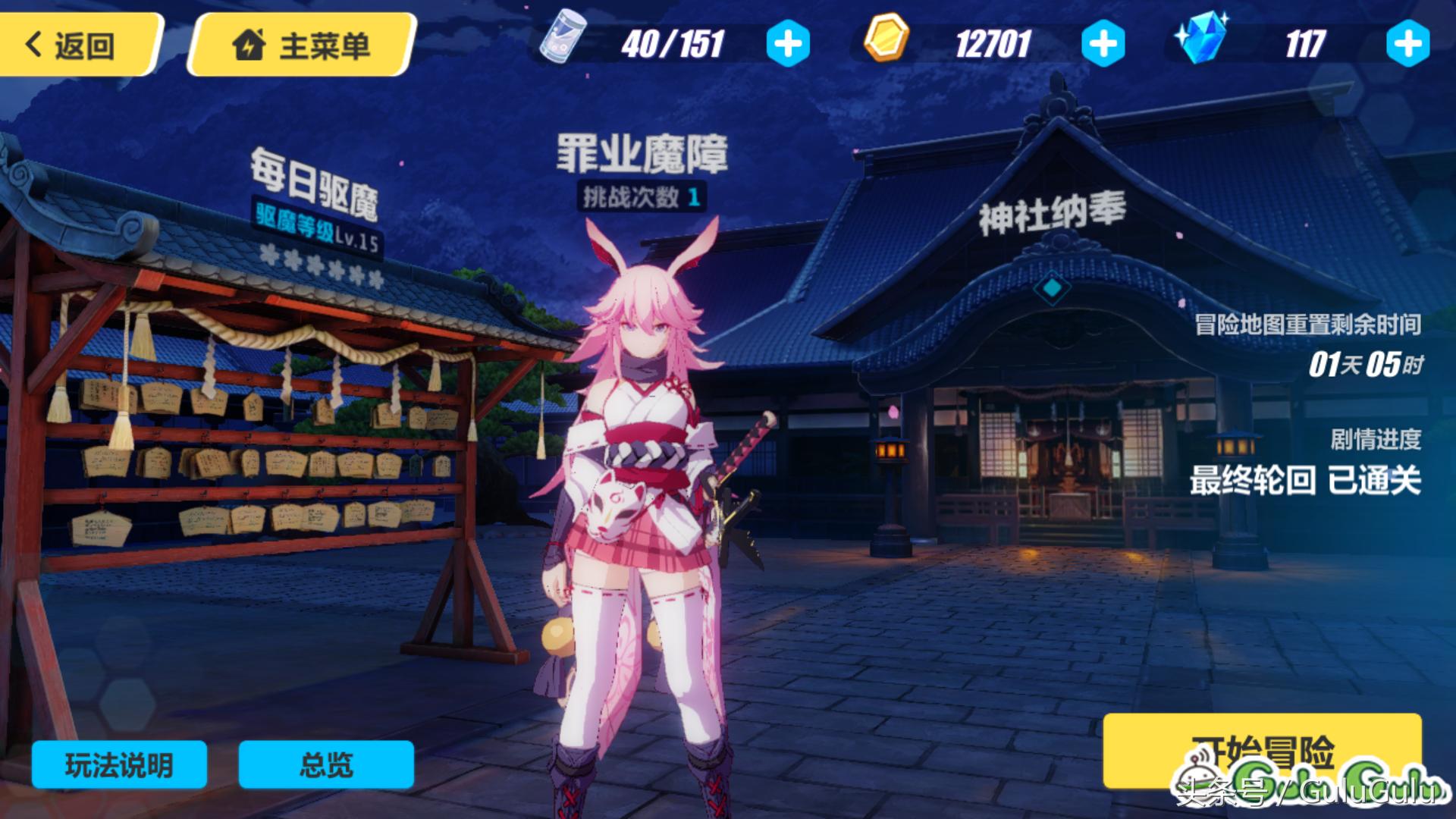Open the 玩法说明 gameplay guide
The width and height of the screenshot is (1456, 819).
(119, 764)
